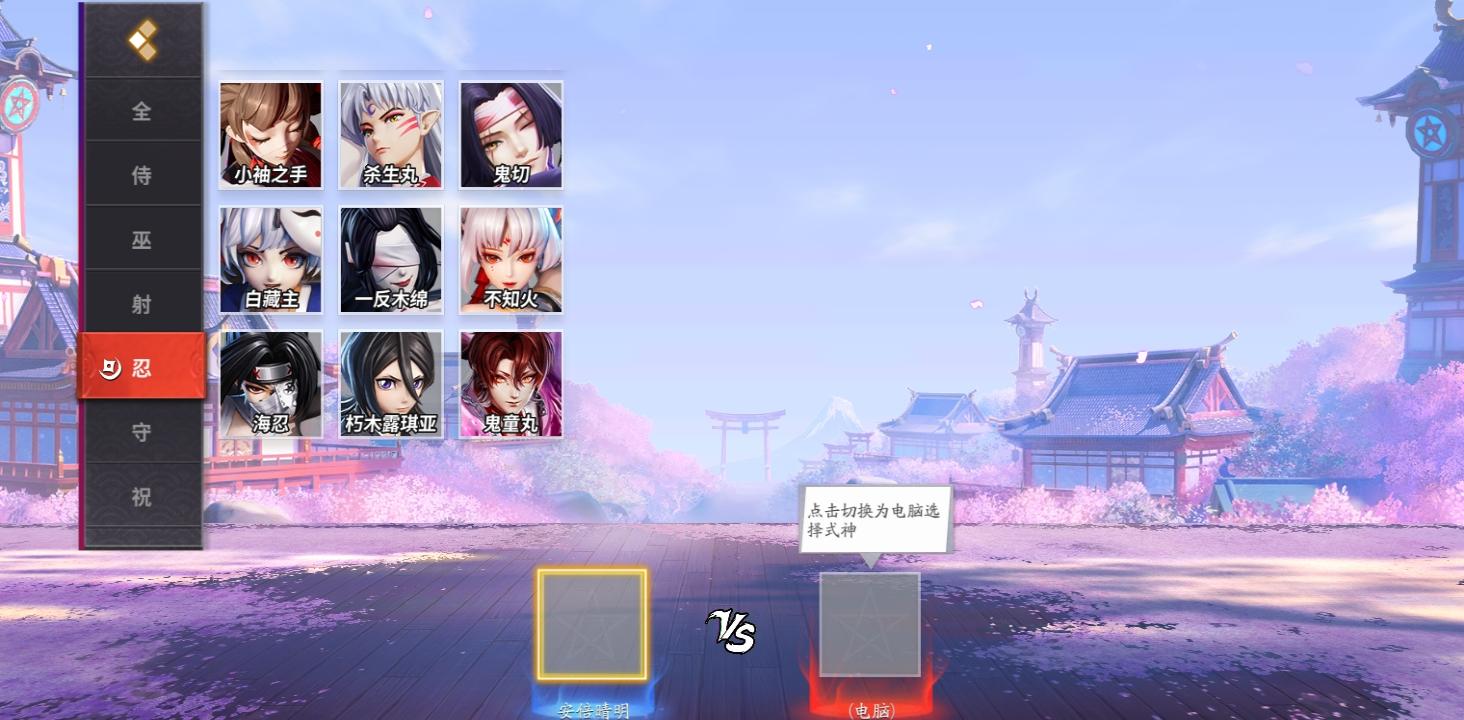Pick the 不知火 shikigami
Screen dimensions: 1464x720
point(510,258)
